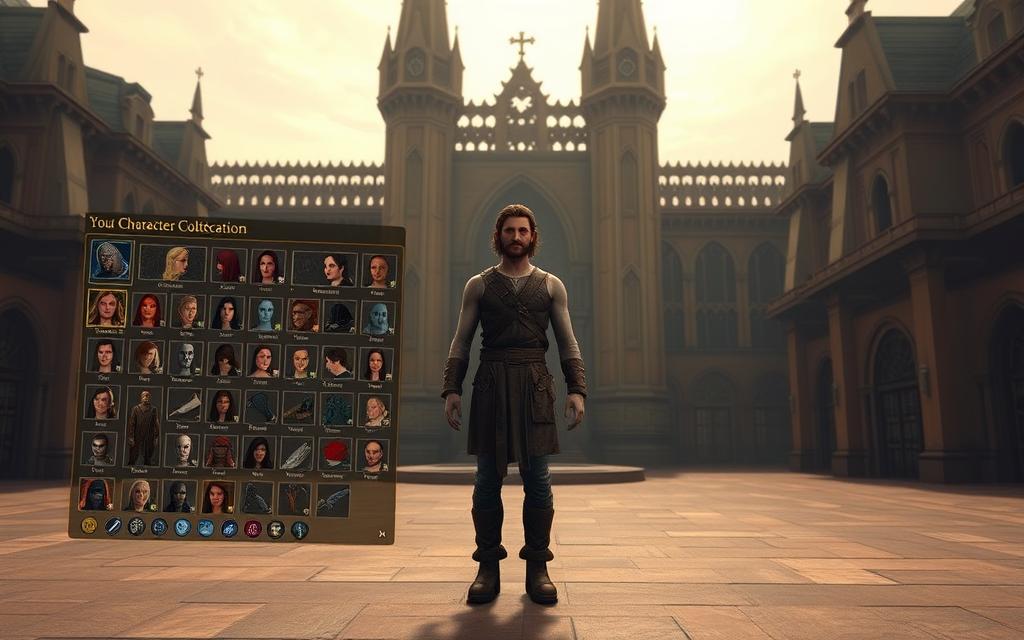Select the full-body brown-robed figure tile
The height and width of the screenshot is (640, 1024).
[x=143, y=427]
